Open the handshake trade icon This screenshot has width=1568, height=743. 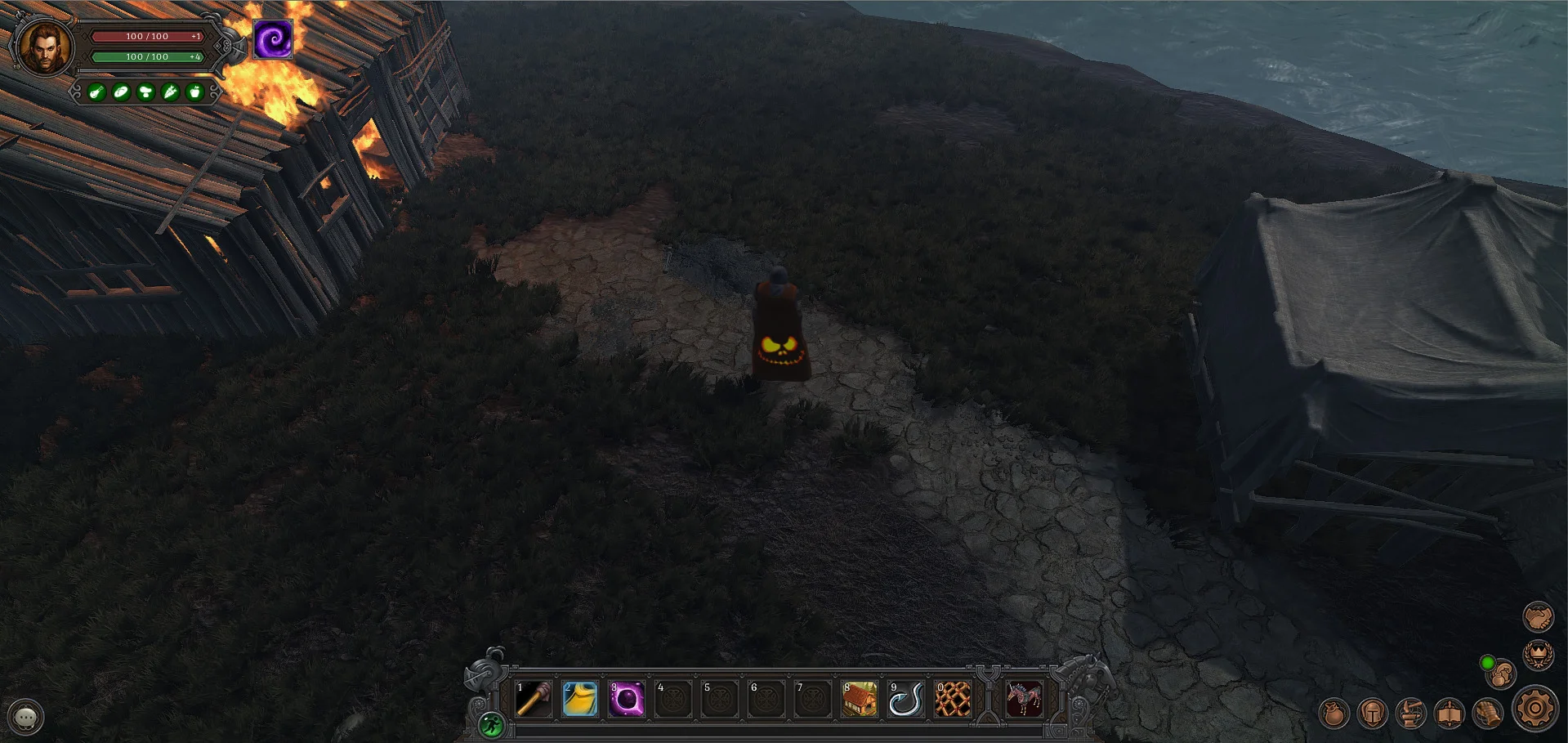(x=1538, y=616)
